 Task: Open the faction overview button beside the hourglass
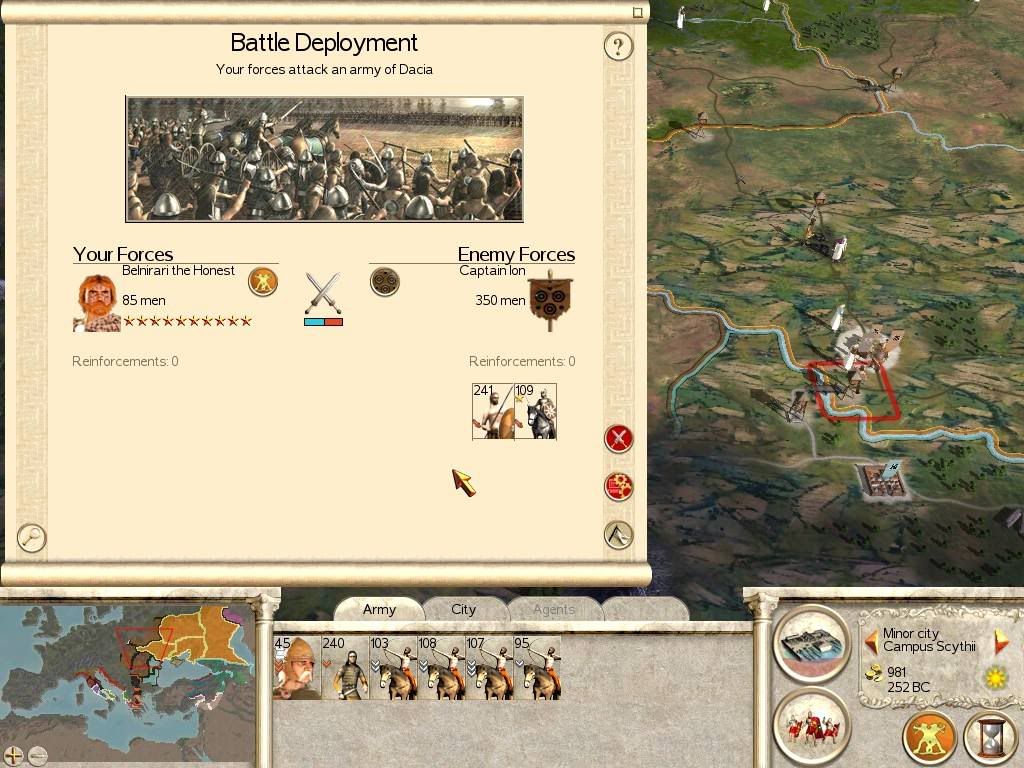pos(929,738)
